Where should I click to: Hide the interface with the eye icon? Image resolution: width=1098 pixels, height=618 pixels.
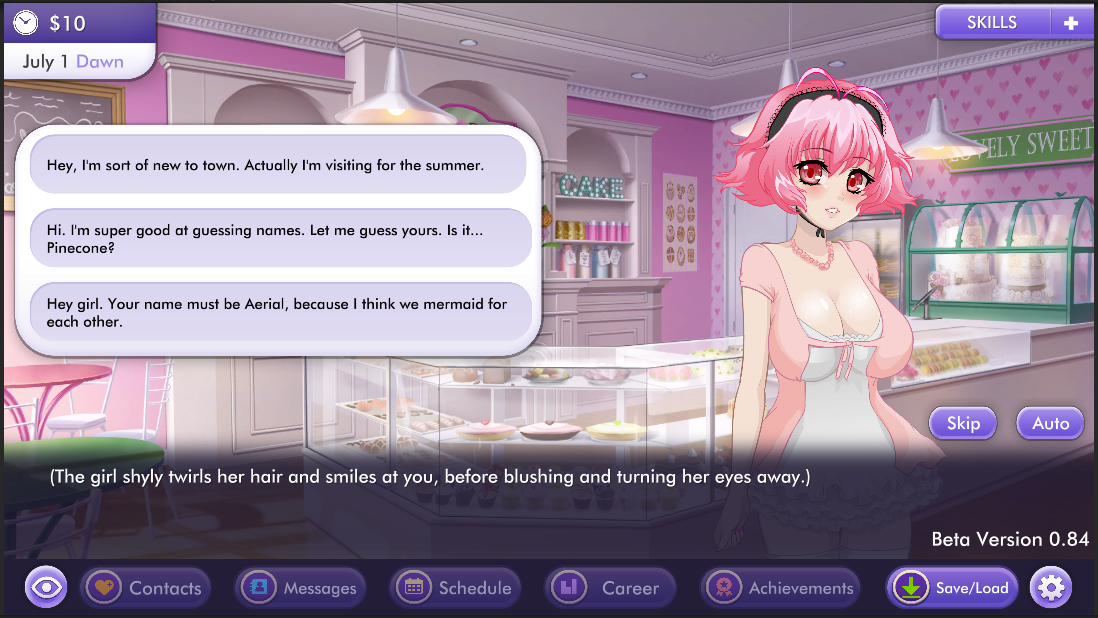click(x=46, y=588)
